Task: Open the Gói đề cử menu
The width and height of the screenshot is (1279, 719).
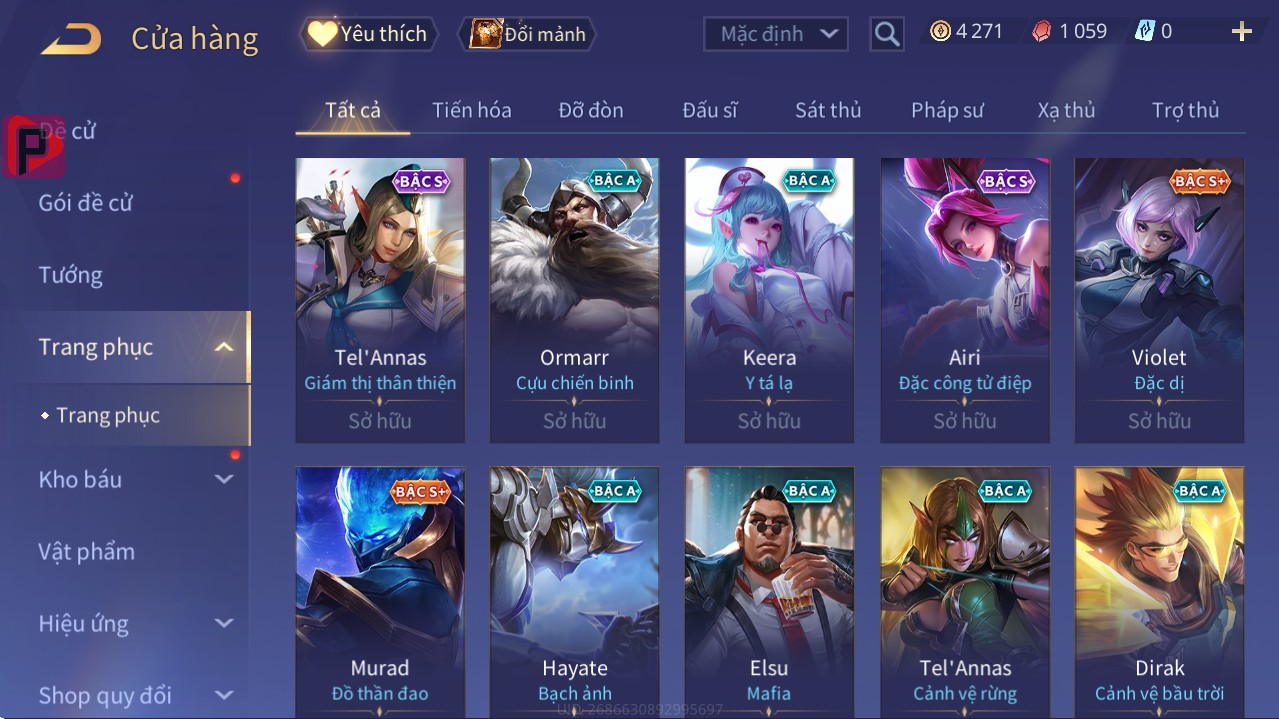Action: [x=86, y=203]
